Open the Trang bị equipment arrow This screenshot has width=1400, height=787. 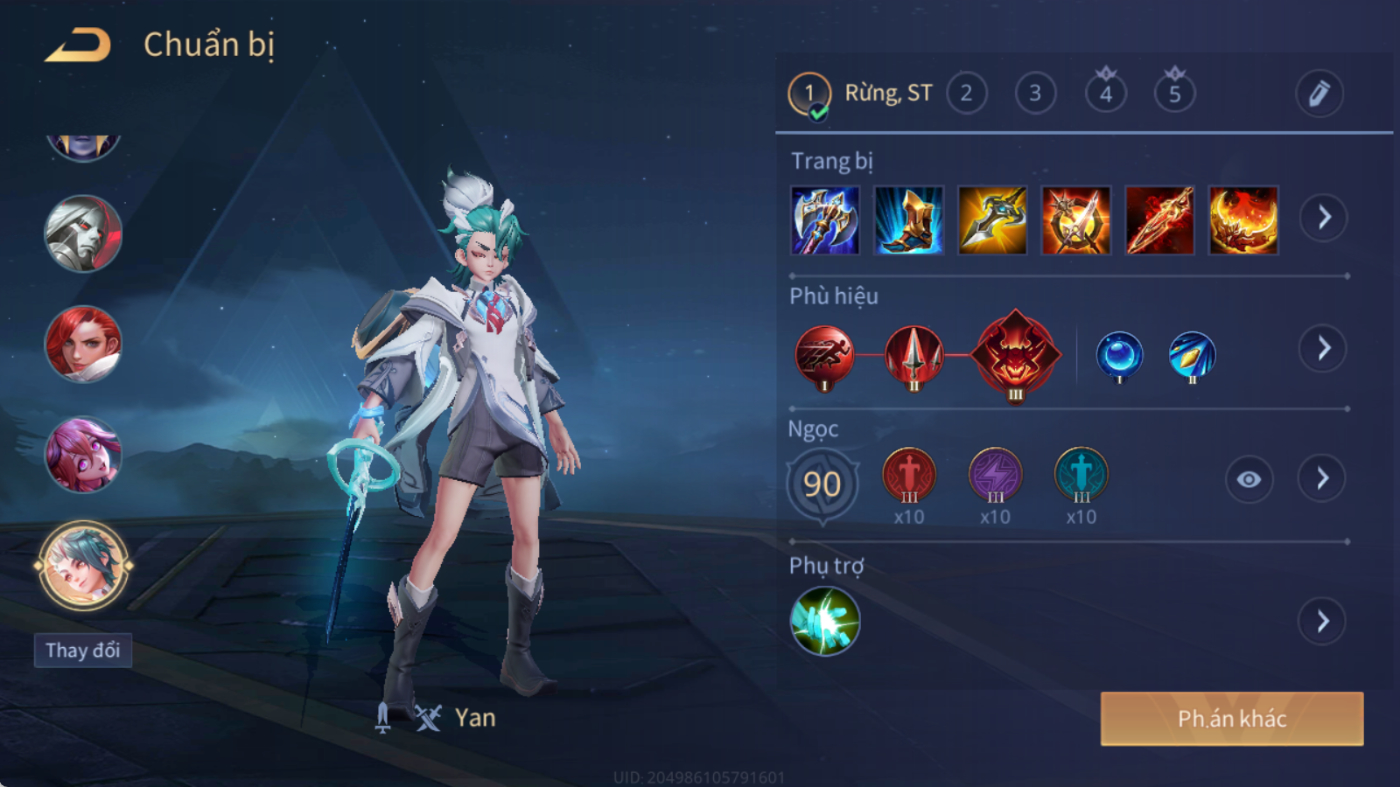[1323, 217]
